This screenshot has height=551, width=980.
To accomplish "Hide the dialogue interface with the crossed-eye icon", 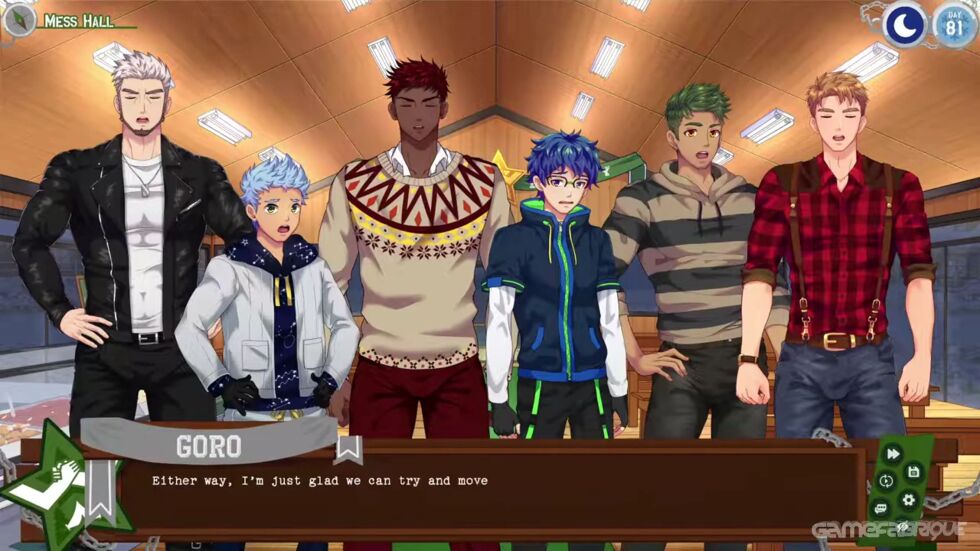I will coord(903,527).
